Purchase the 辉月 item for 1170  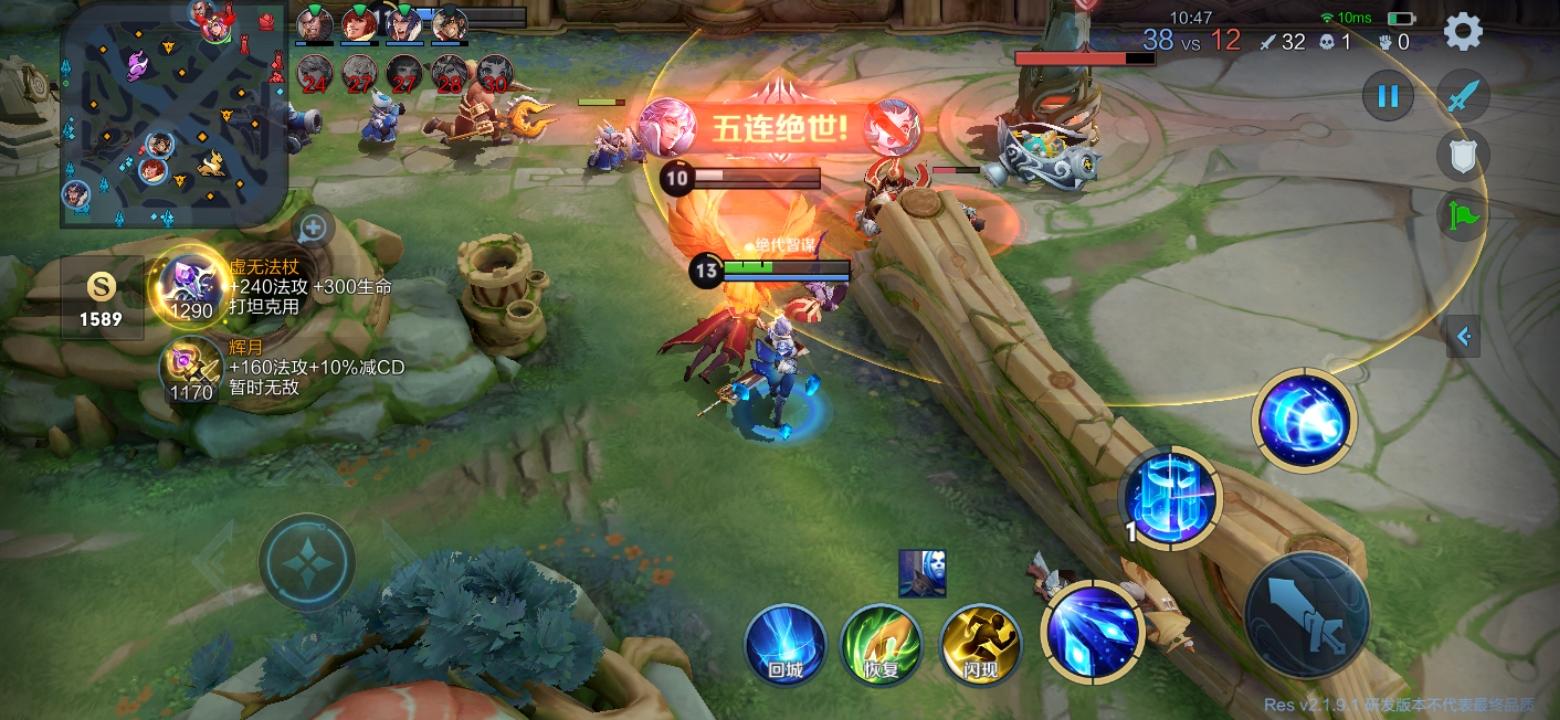click(x=190, y=370)
